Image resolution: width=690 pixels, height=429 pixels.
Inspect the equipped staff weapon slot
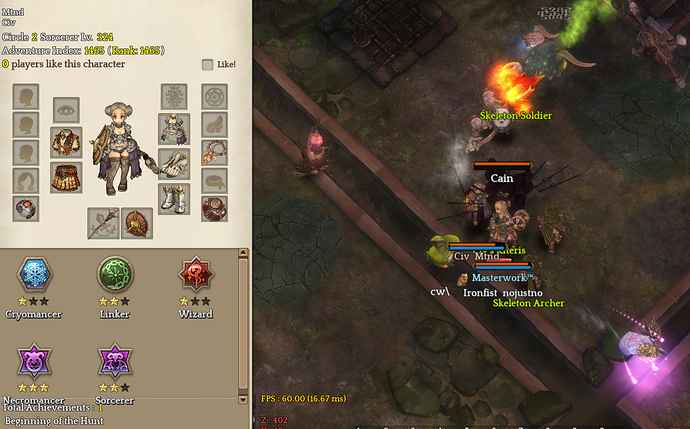tap(102, 223)
